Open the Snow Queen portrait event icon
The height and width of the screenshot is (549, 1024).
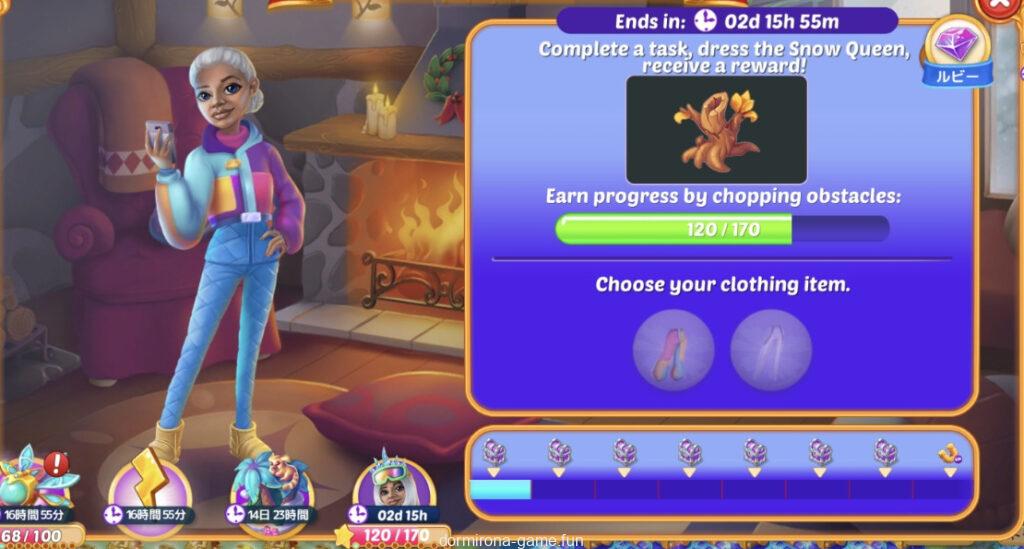click(394, 482)
